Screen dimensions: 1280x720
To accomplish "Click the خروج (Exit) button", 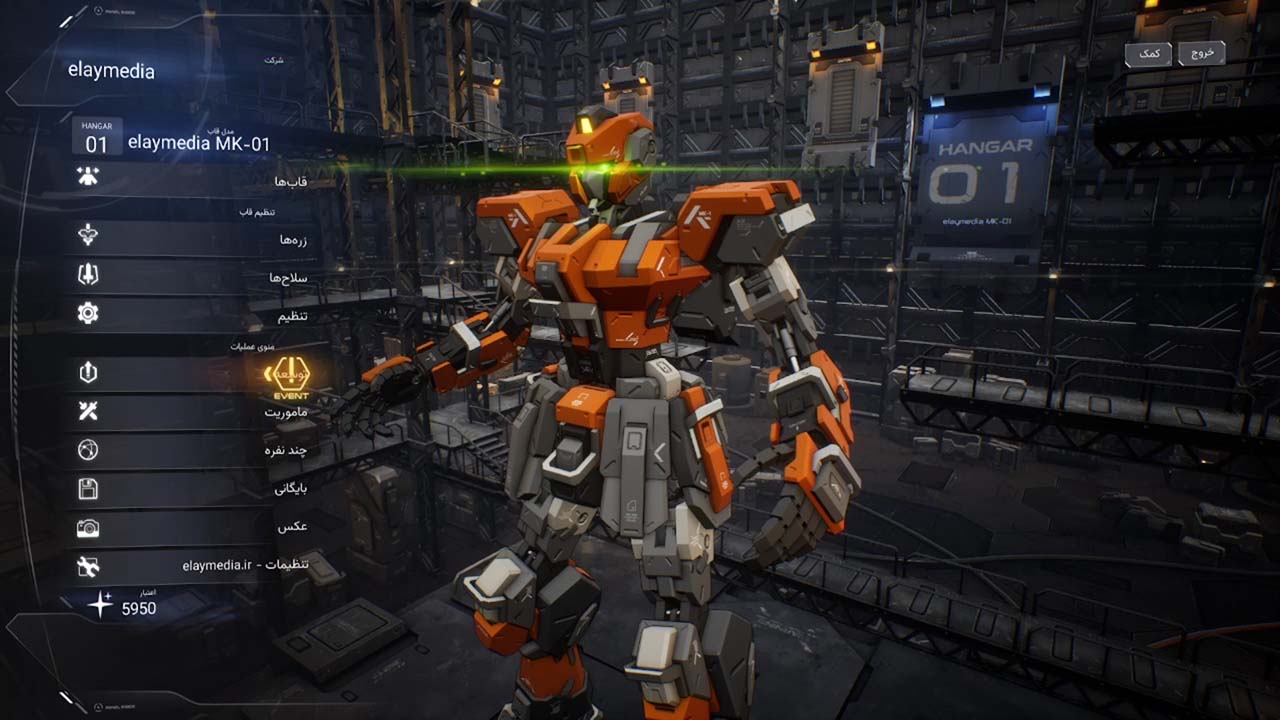I will [1202, 53].
